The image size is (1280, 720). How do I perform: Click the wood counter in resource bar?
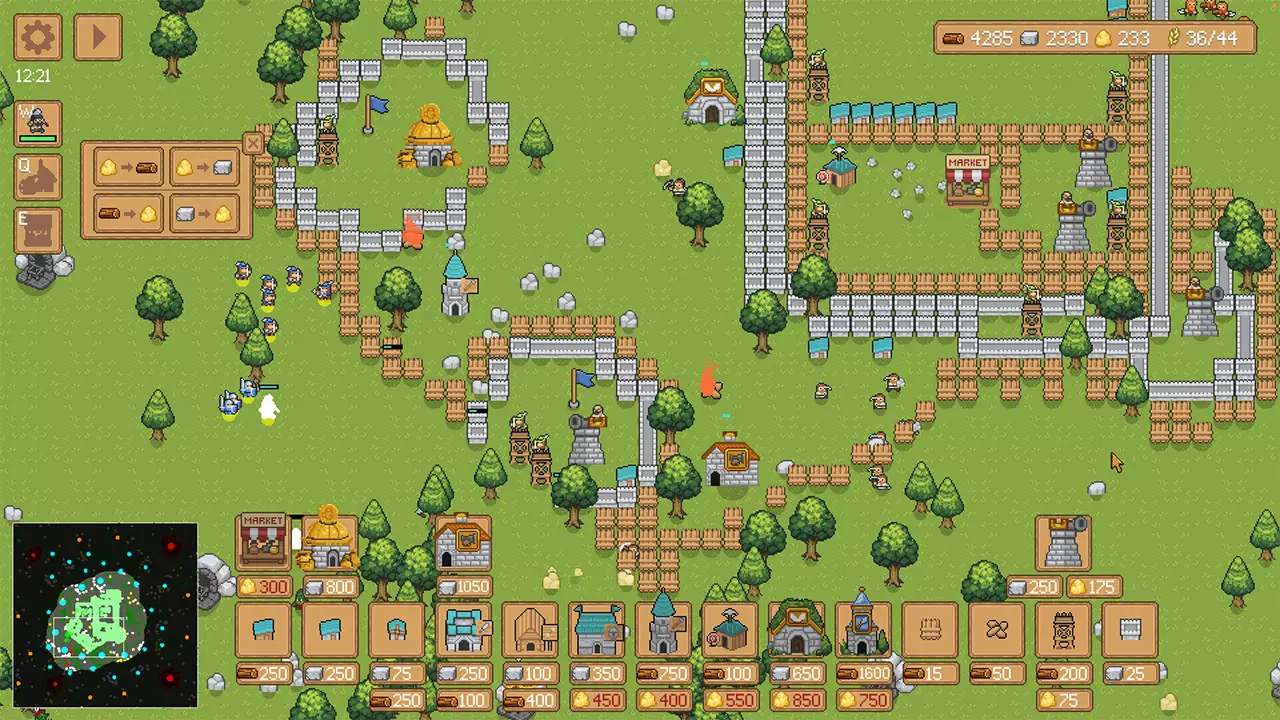[x=985, y=39]
